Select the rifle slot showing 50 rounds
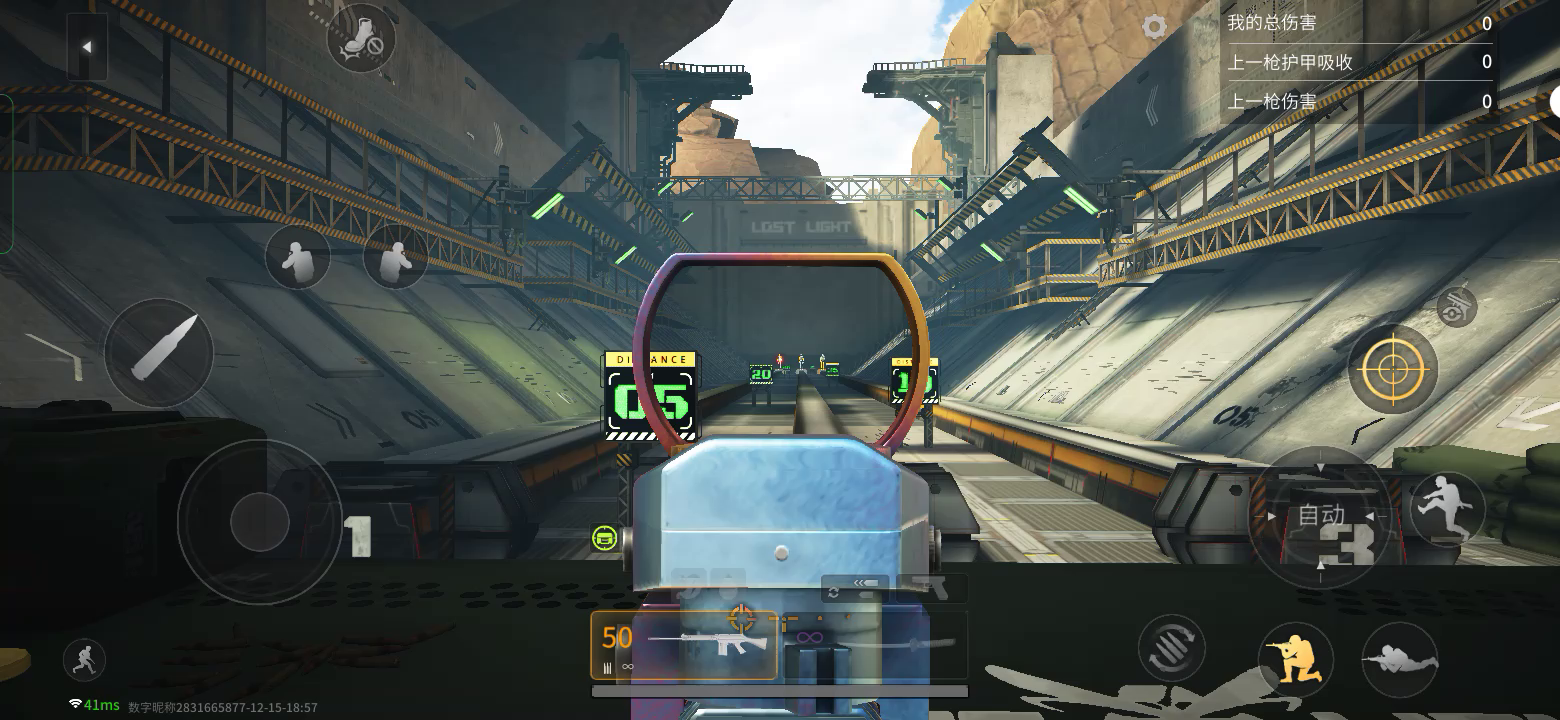The height and width of the screenshot is (720, 1560). pos(684,645)
